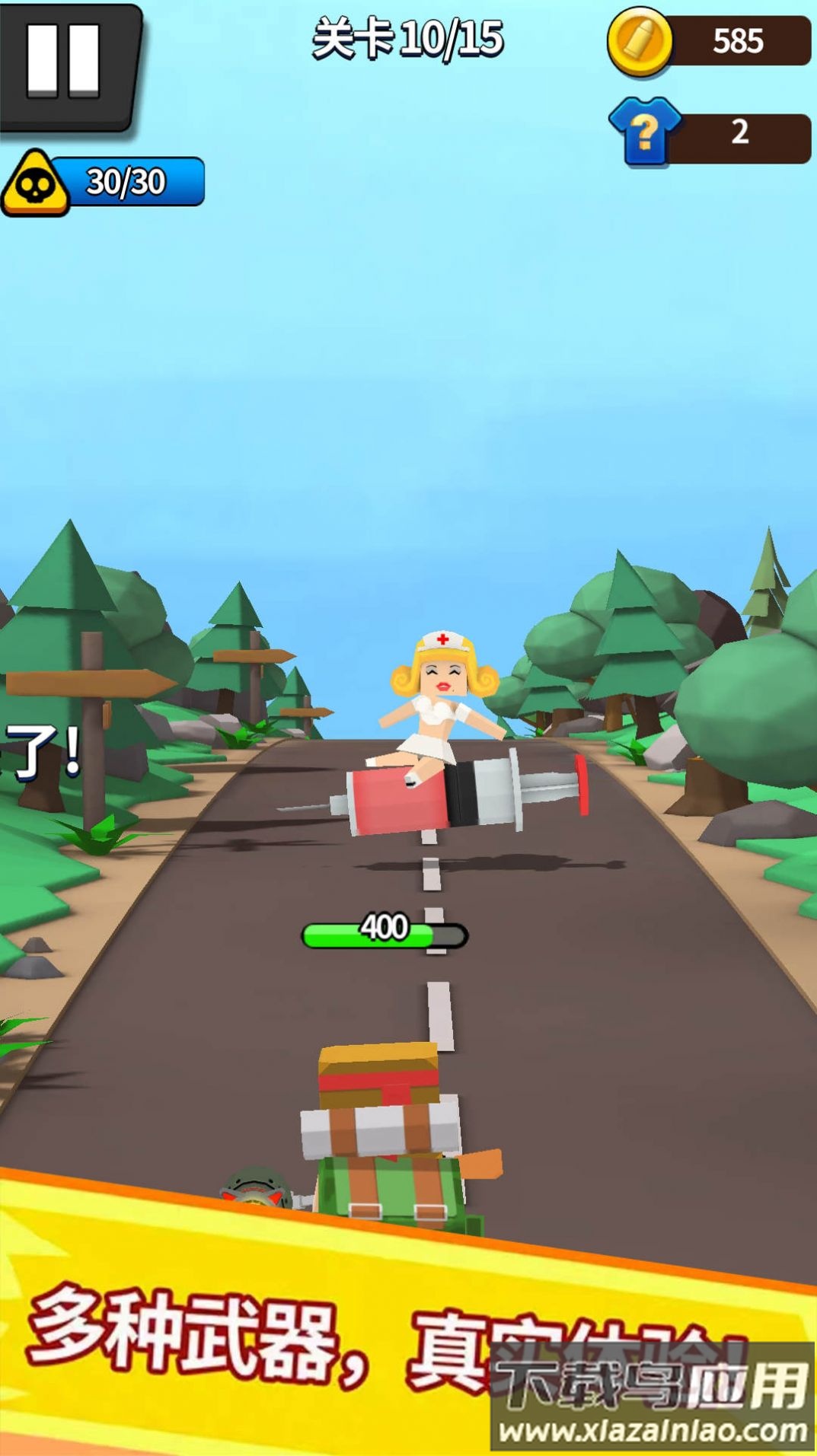
Task: Tap the gold bullet coin icon
Action: pos(640,41)
